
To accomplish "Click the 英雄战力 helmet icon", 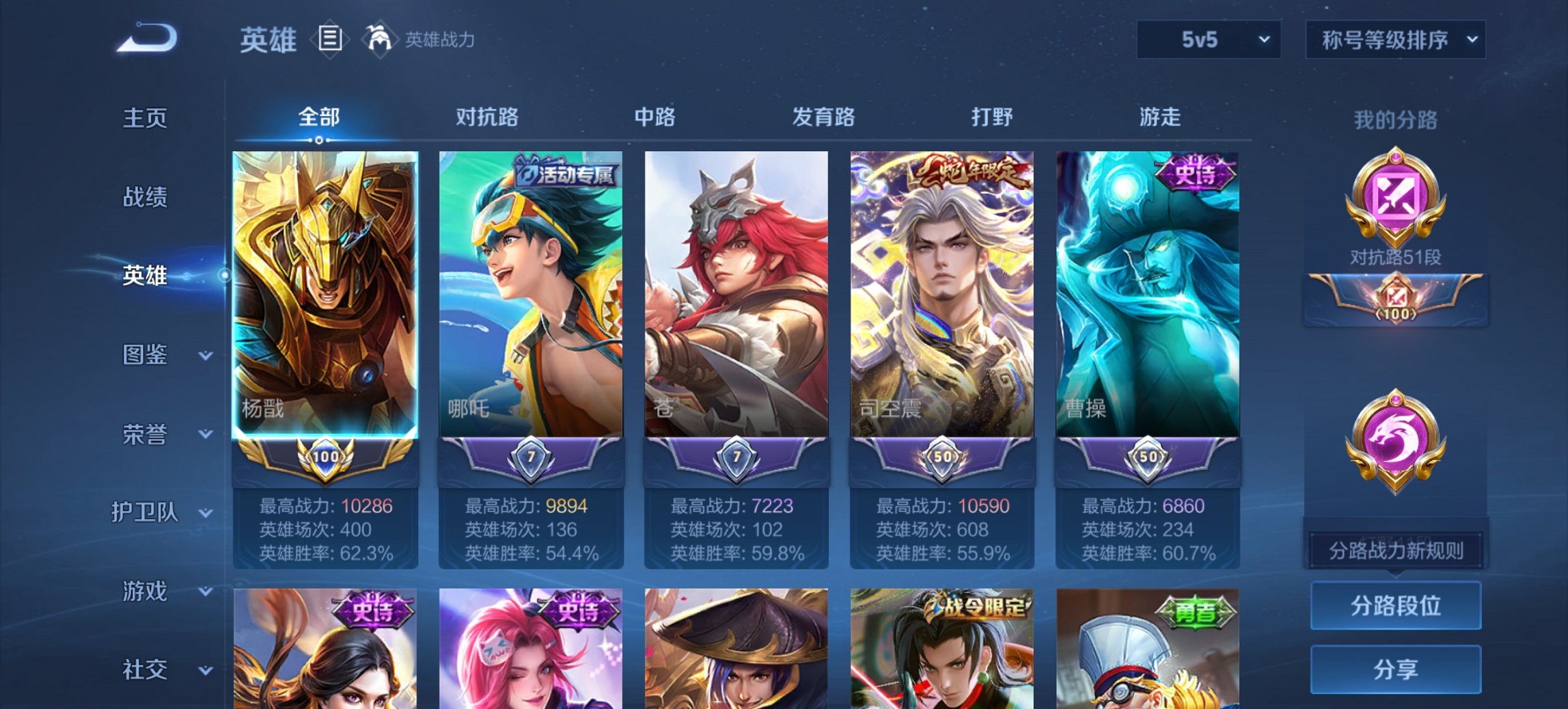I will pos(379,38).
